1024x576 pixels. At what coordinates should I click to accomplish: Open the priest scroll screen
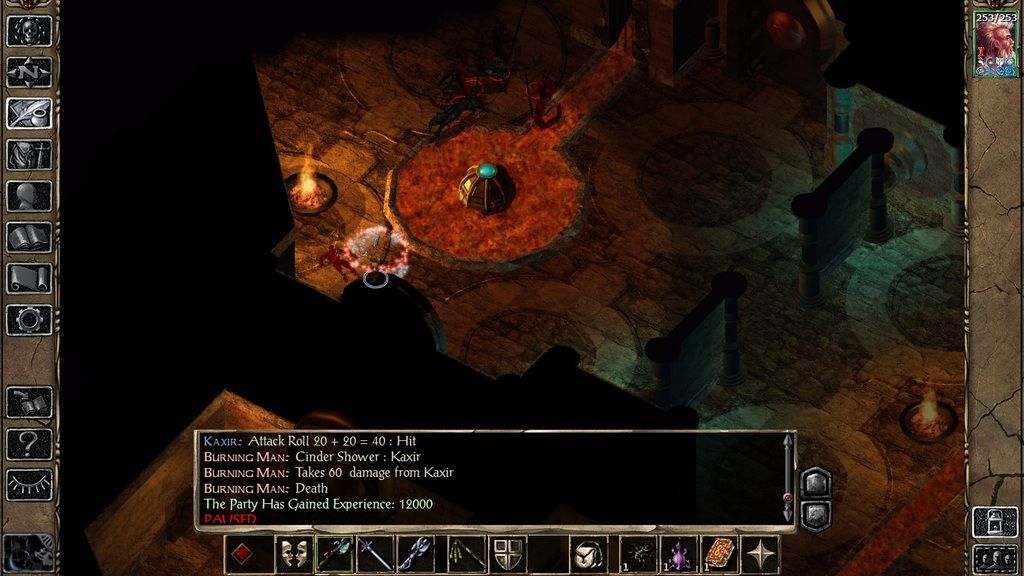pos(29,278)
